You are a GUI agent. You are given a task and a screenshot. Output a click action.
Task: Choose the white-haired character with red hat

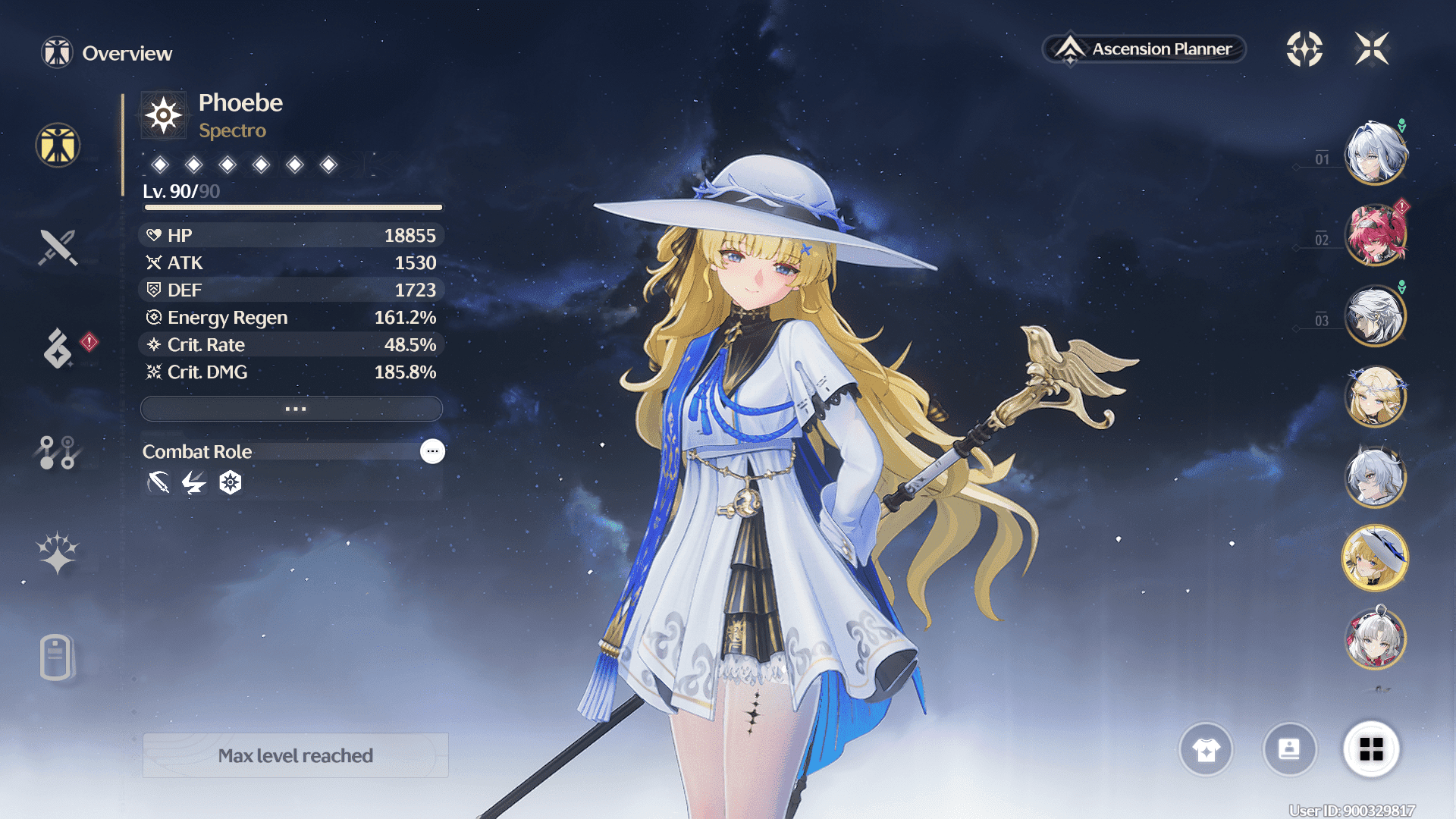click(1375, 639)
